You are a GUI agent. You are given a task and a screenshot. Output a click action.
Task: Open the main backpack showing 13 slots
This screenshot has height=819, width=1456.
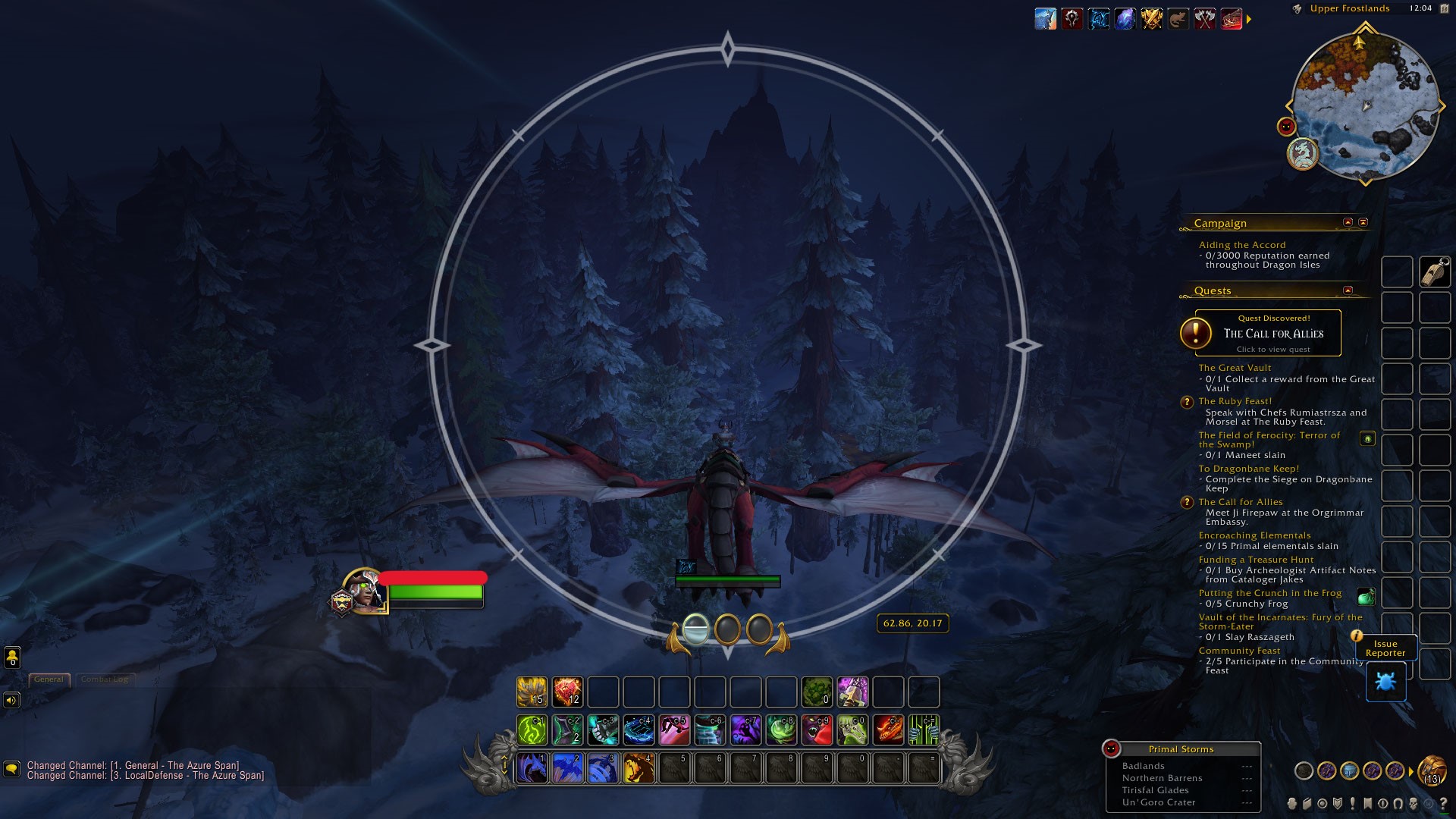(1432, 771)
